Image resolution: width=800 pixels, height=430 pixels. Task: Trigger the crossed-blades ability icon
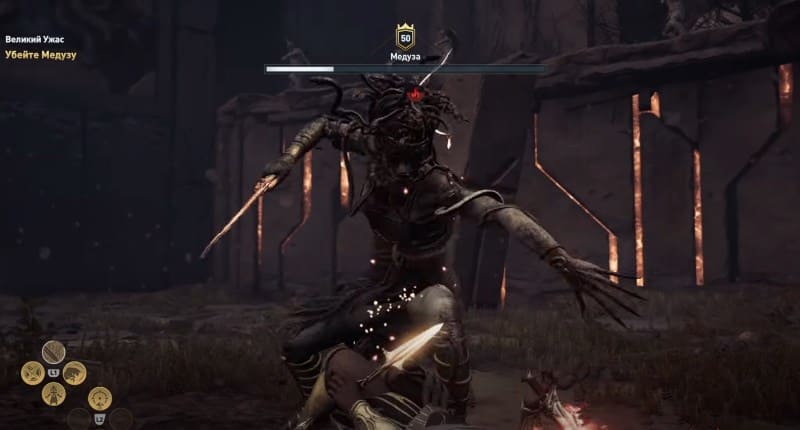[32, 373]
